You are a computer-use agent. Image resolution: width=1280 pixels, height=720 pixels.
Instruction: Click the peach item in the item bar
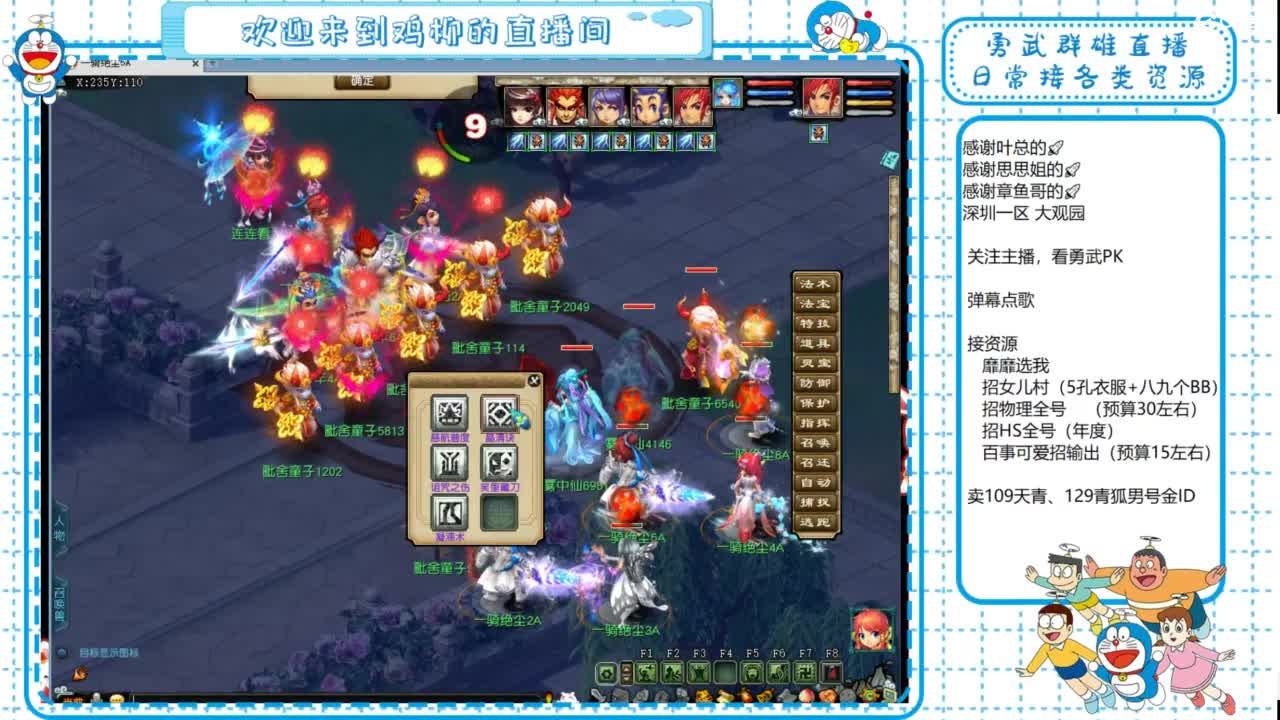click(x=806, y=695)
